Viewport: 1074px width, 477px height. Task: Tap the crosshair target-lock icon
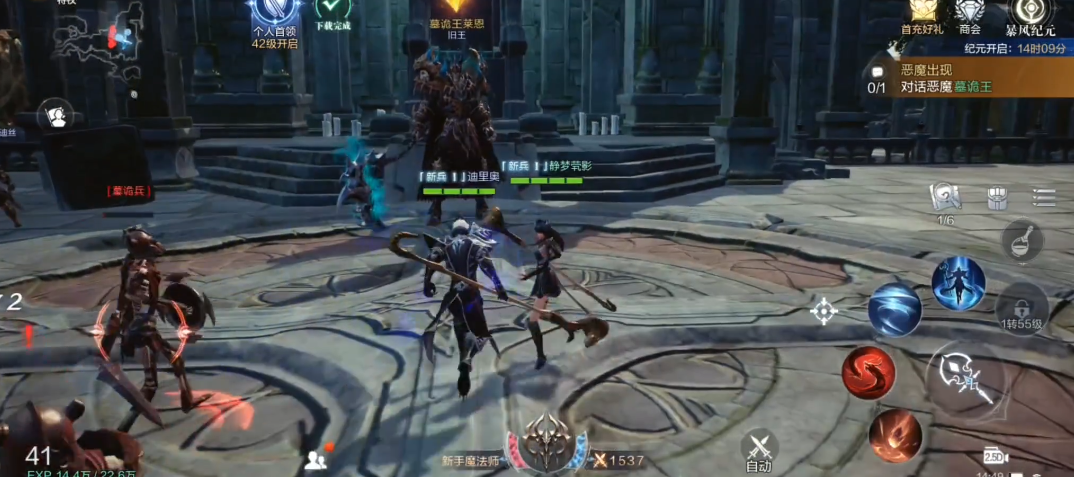(x=823, y=310)
